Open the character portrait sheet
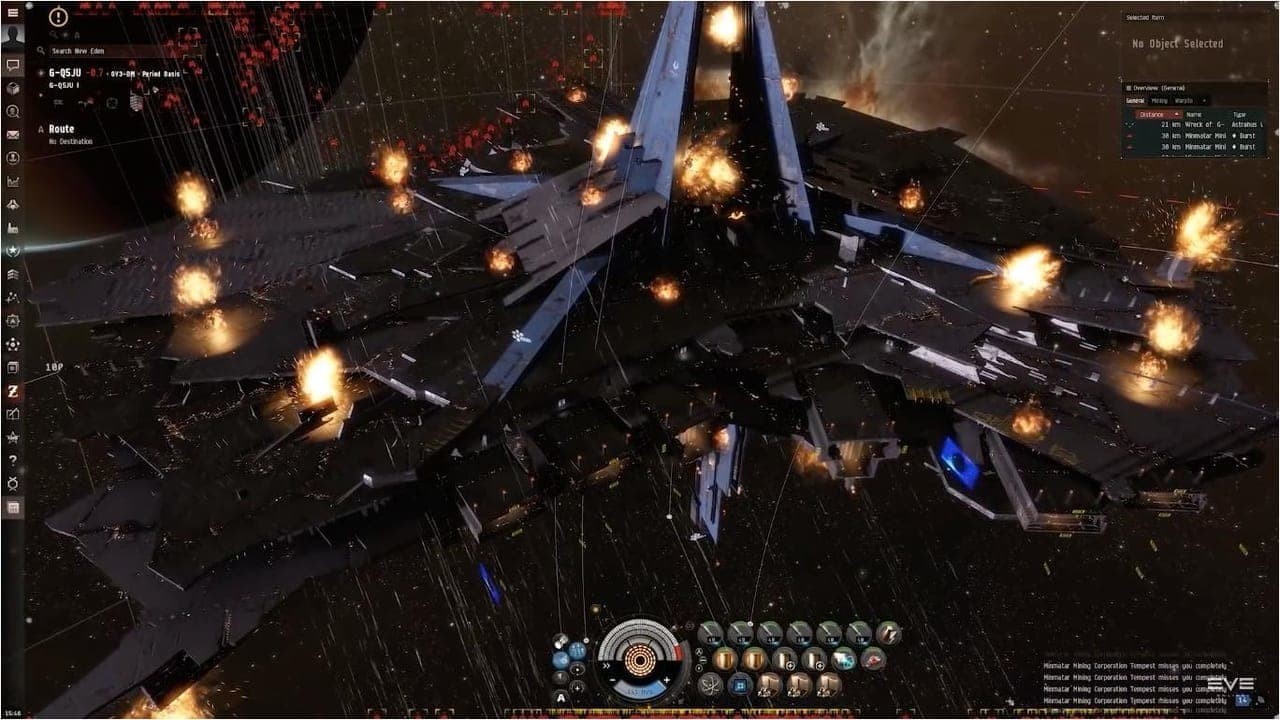The width and height of the screenshot is (1280, 720). click(x=13, y=36)
